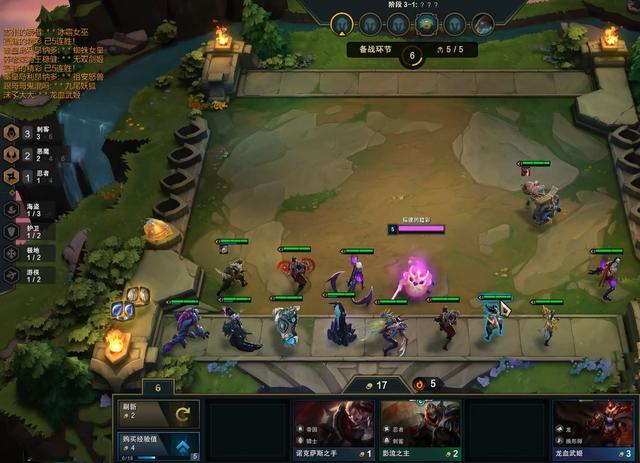Inspect the 极地 glacial trait entry

[x=26, y=252]
